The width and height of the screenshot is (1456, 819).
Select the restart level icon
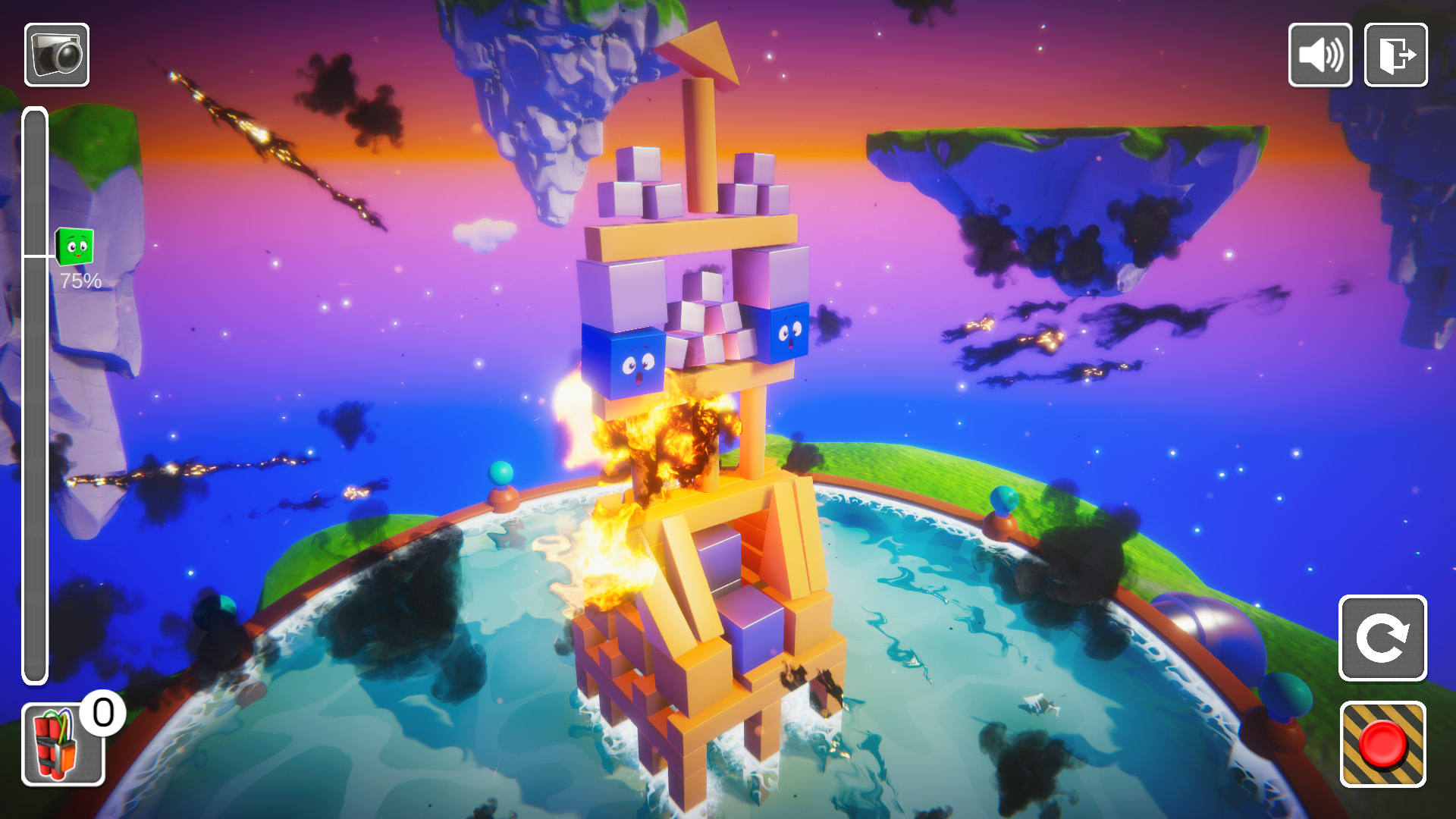tap(1382, 638)
